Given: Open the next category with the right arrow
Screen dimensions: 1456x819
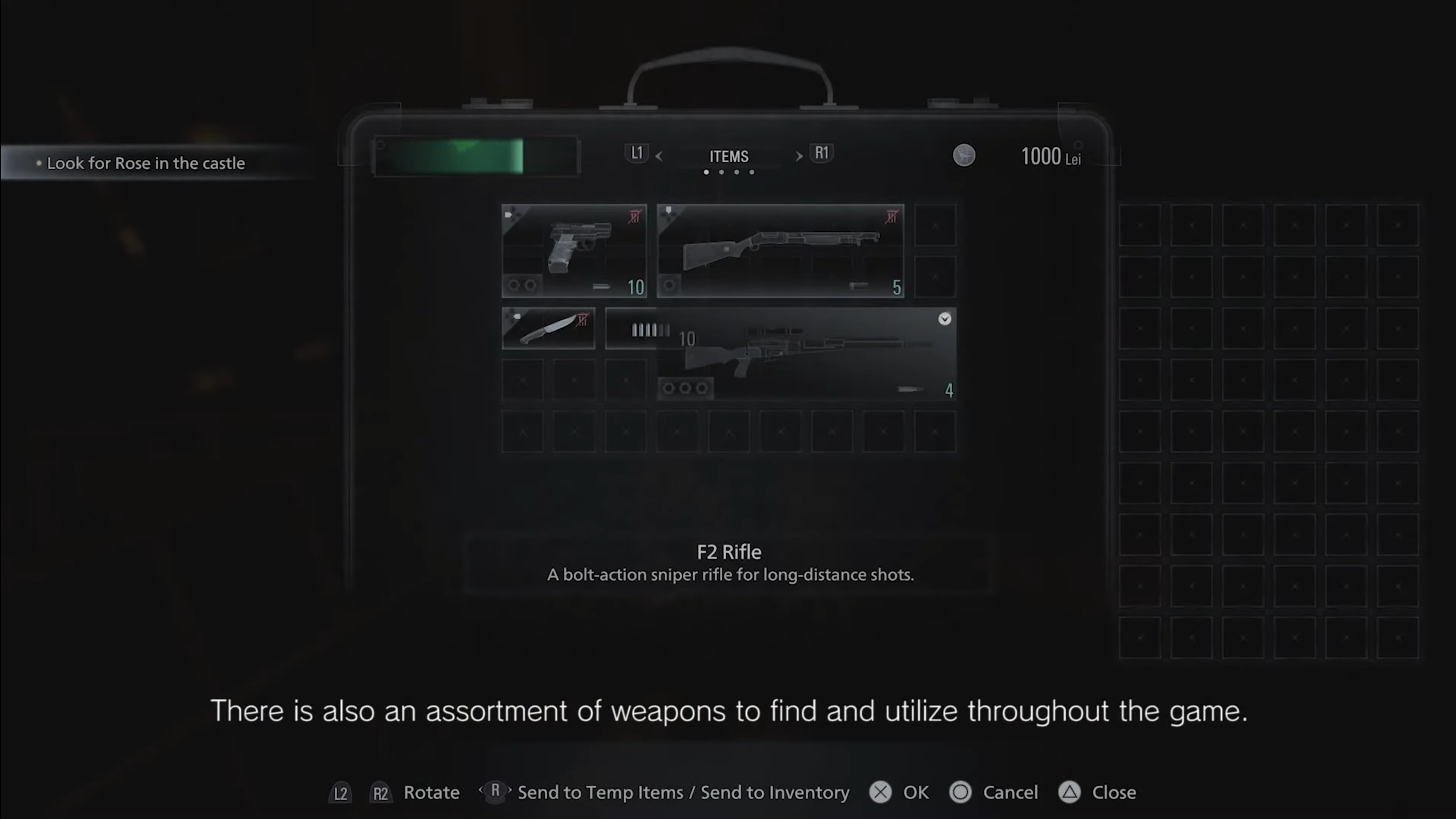Looking at the screenshot, I should 799,157.
